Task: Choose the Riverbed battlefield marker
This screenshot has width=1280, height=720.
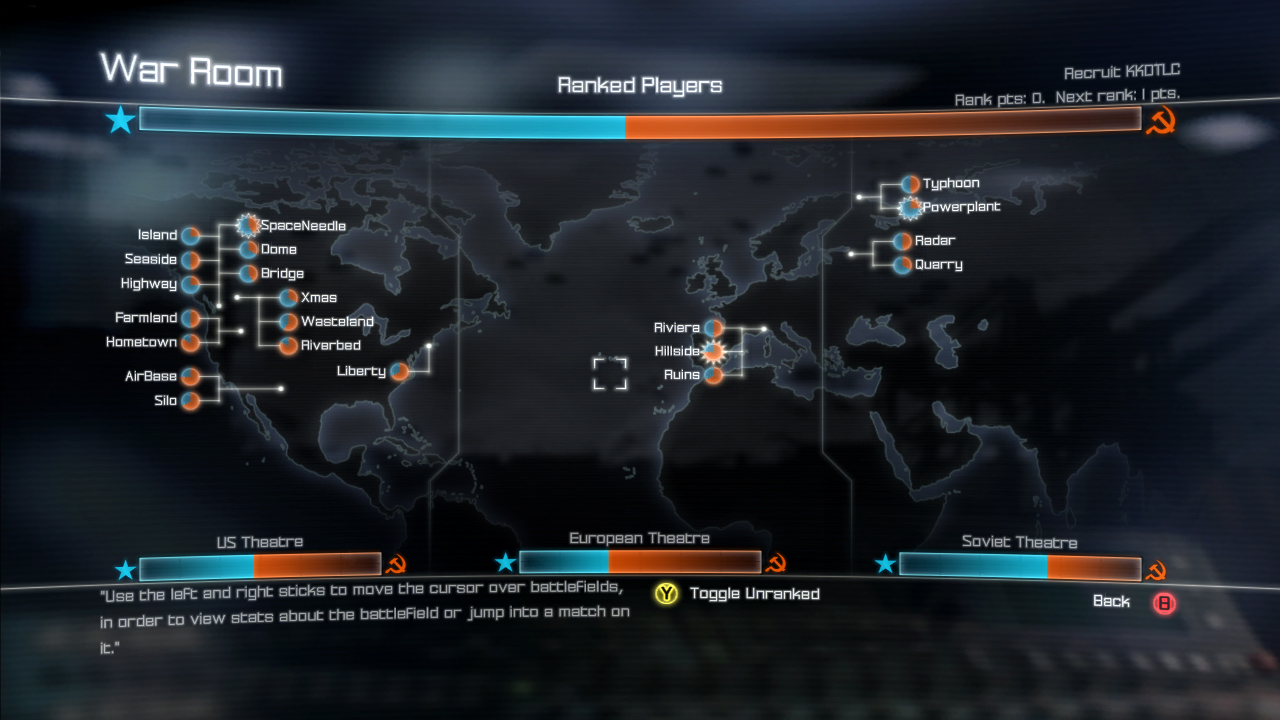Action: click(x=288, y=346)
